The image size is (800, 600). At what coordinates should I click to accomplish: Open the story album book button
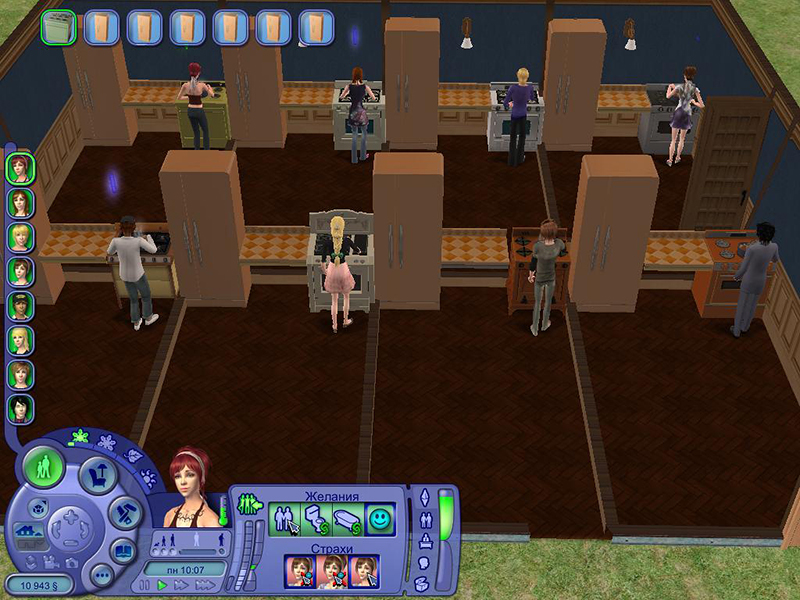pos(123,551)
